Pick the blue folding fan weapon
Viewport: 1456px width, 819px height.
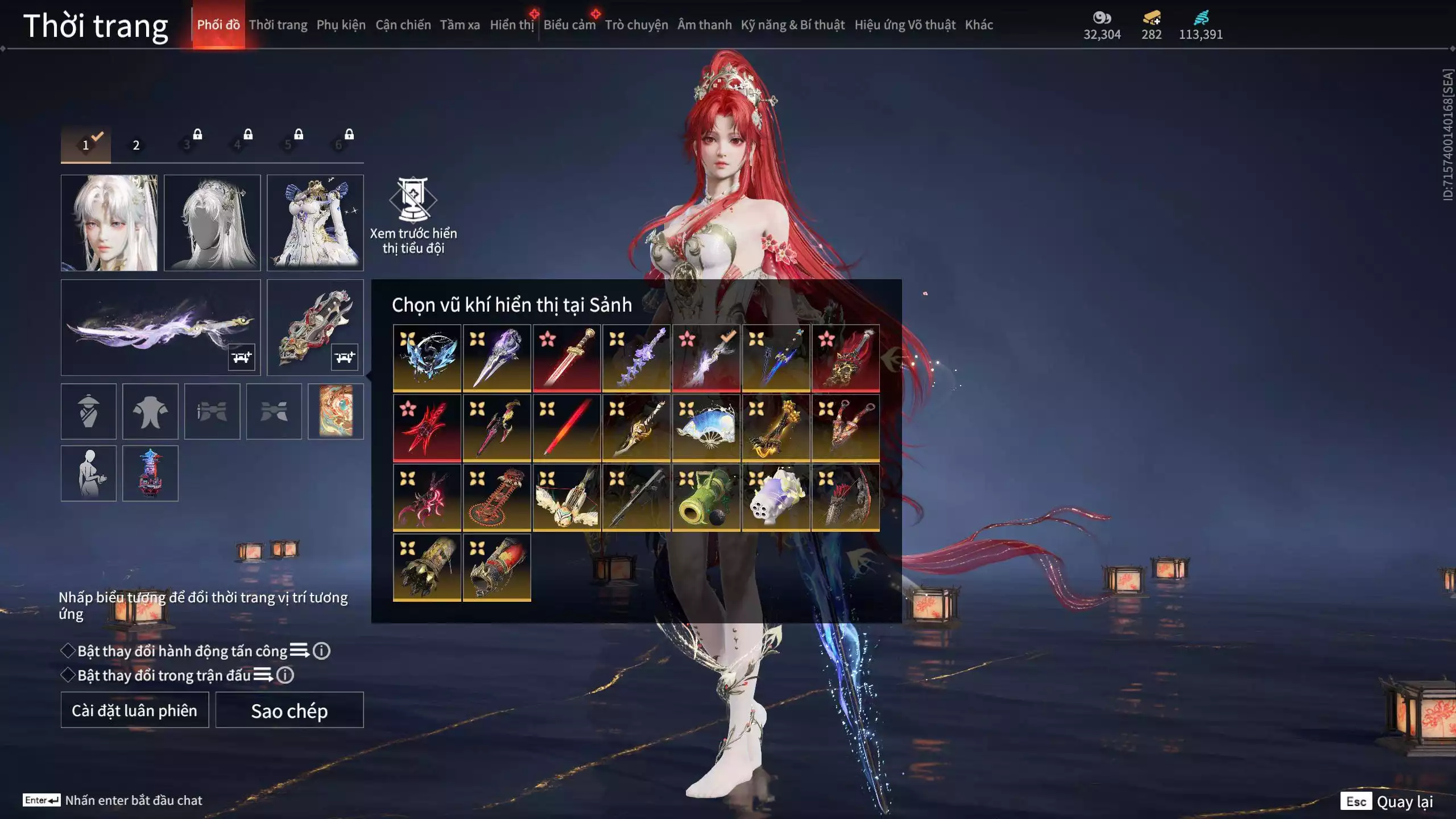tap(706, 428)
